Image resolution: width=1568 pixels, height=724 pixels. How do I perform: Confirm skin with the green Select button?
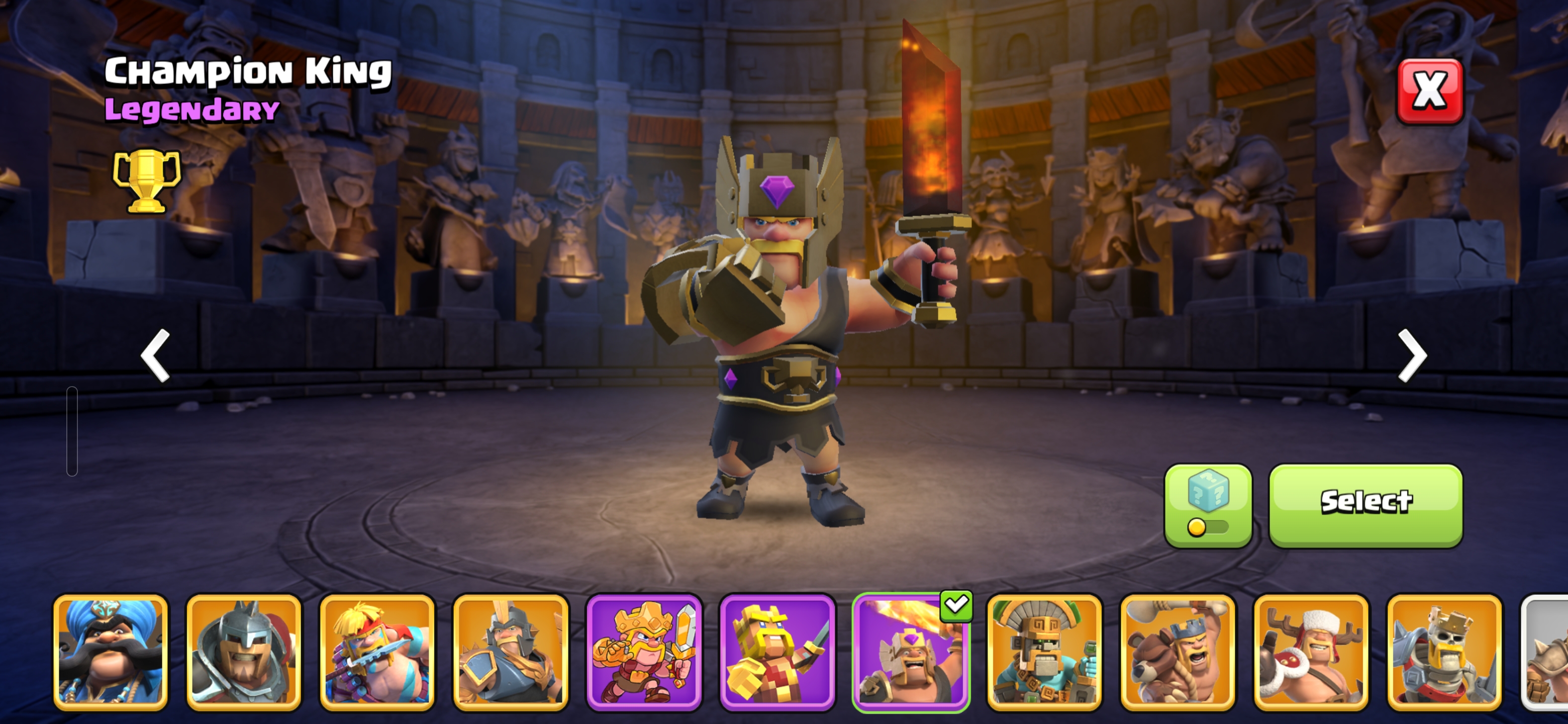(x=1365, y=505)
